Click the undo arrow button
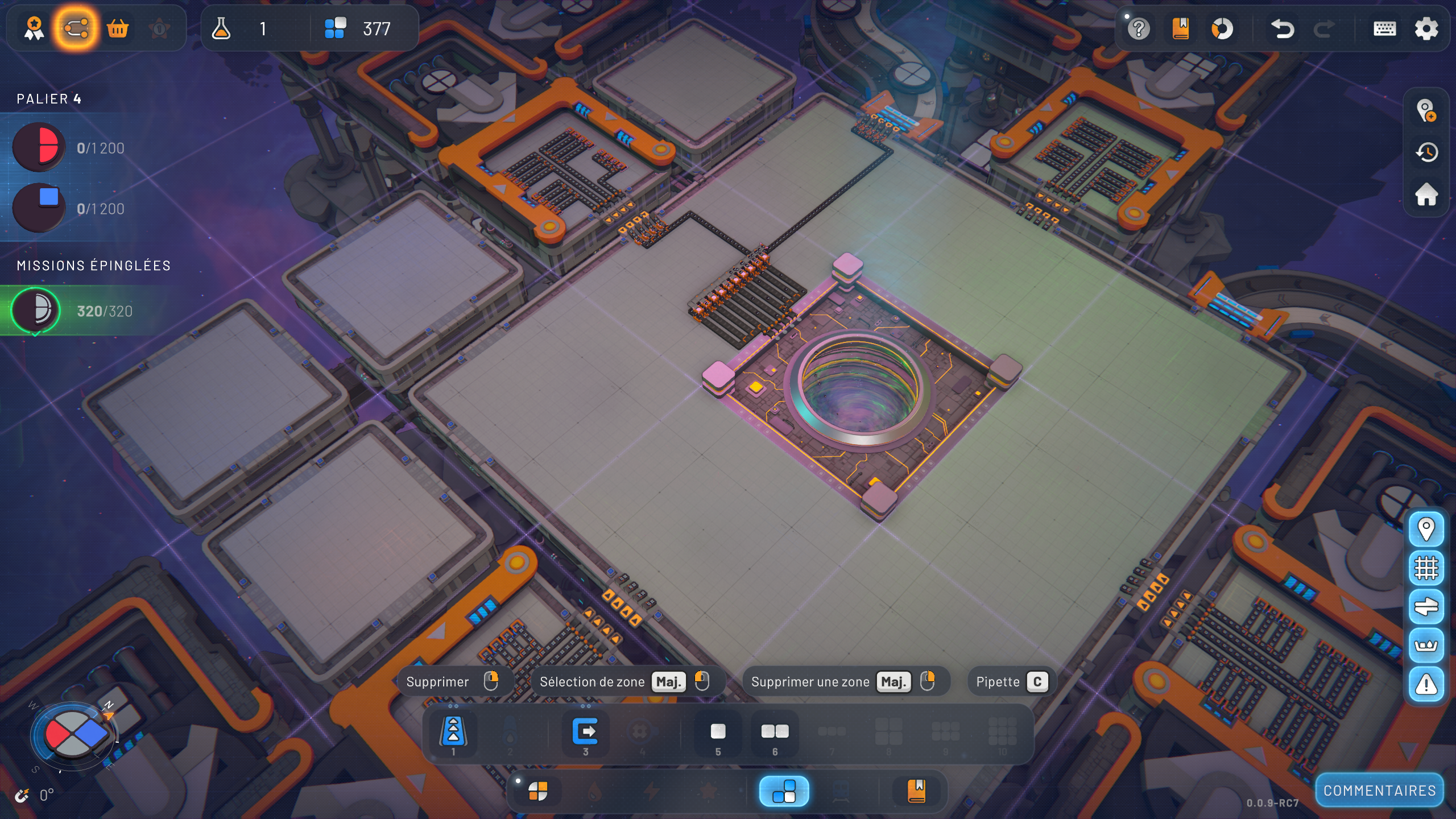The image size is (1456, 819). tap(1282, 29)
